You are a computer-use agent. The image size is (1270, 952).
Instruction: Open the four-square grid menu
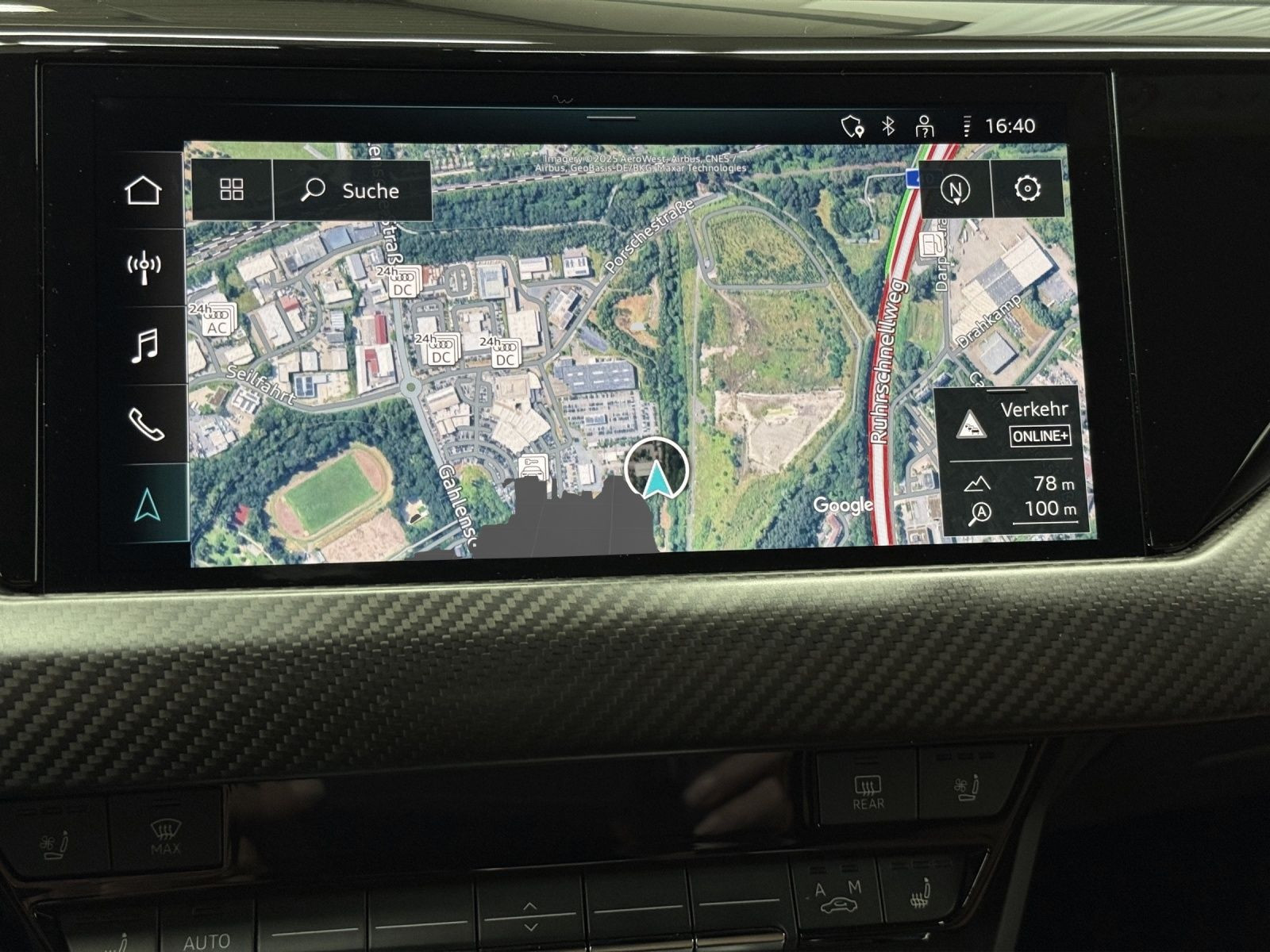click(x=232, y=190)
